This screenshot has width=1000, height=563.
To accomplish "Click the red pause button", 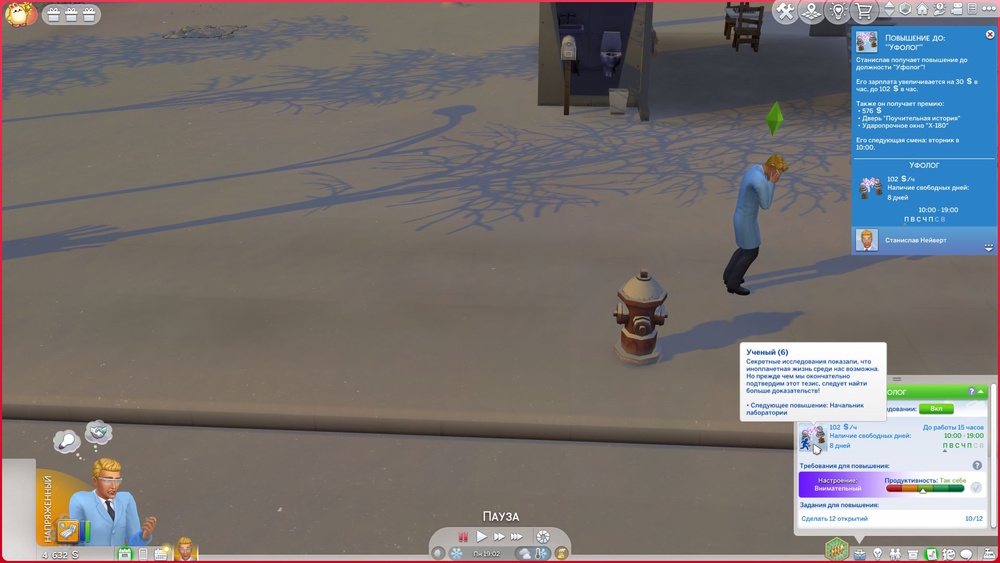I will pos(463,537).
